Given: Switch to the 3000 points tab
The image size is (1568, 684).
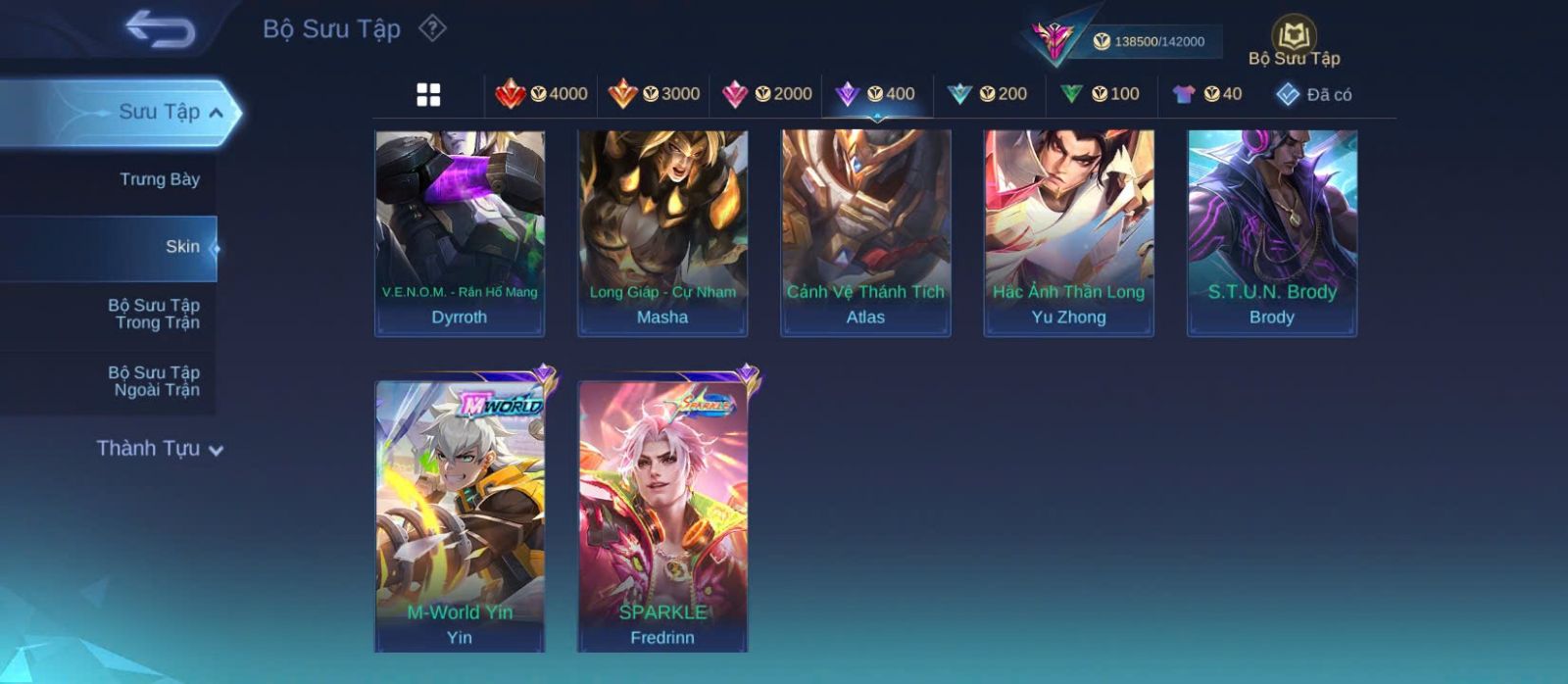Looking at the screenshot, I should click(x=654, y=94).
